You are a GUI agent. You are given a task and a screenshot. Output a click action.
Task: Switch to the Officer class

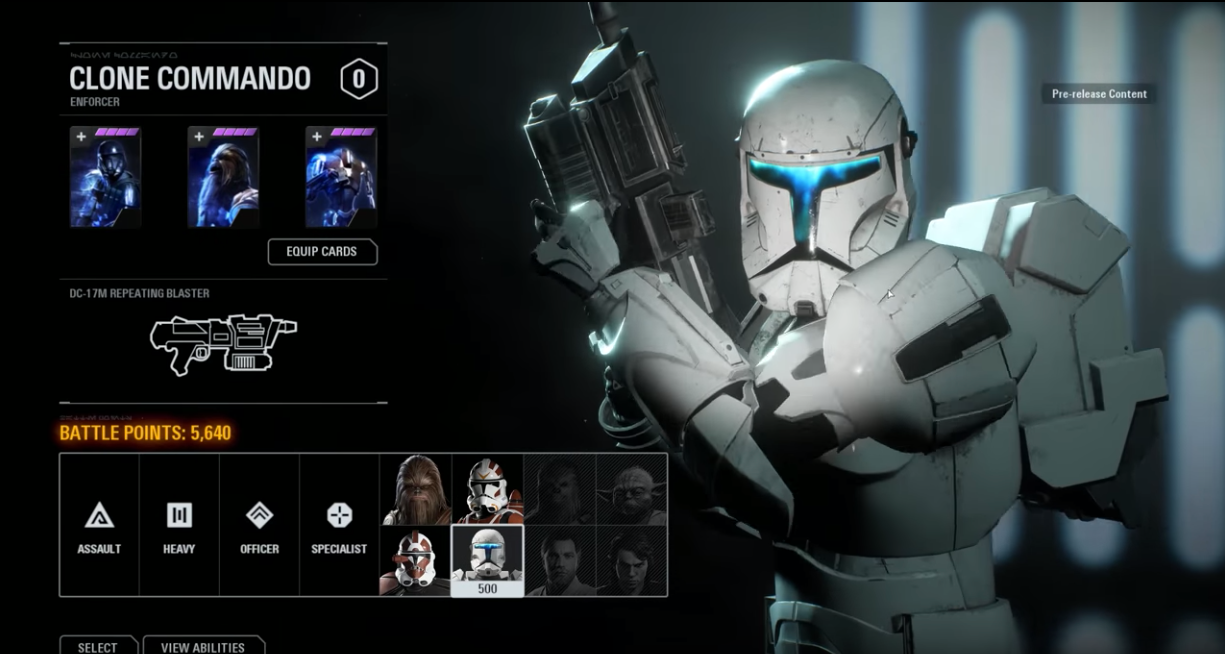coord(259,526)
